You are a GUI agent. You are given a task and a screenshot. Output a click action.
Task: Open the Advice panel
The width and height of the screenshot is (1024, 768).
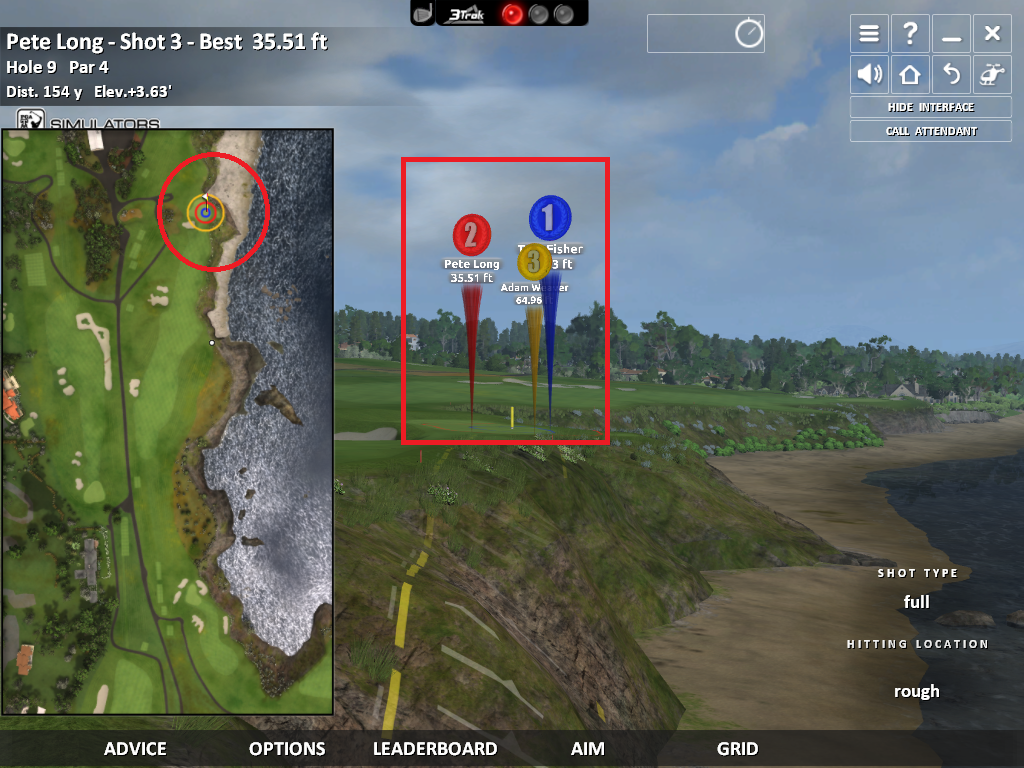coord(135,748)
